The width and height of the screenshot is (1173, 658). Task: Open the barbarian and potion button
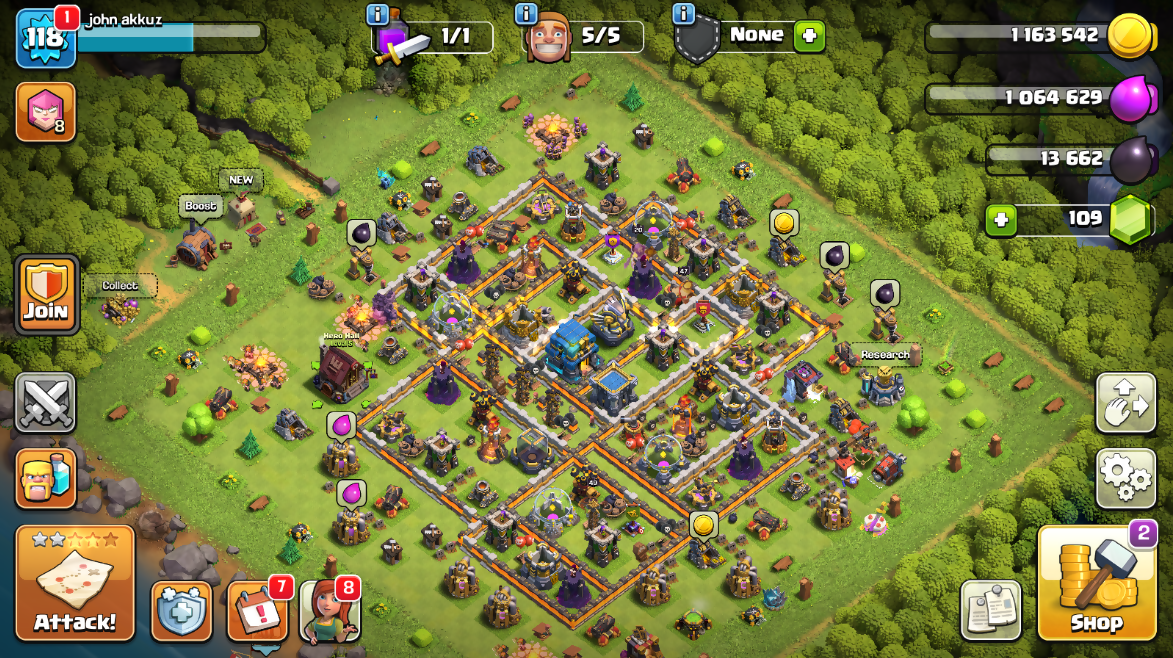[46, 477]
